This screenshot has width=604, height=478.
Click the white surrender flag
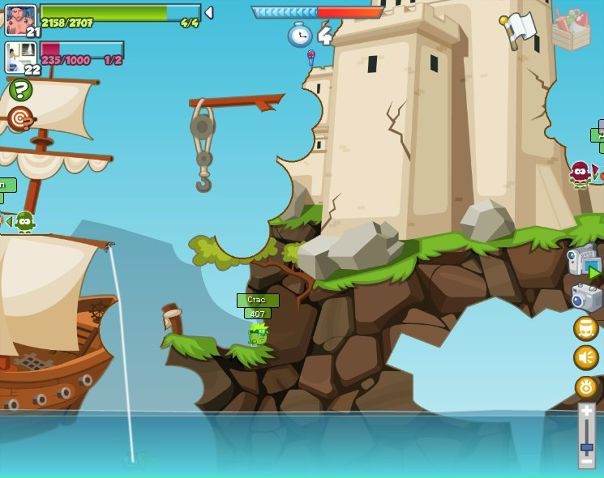[519, 28]
